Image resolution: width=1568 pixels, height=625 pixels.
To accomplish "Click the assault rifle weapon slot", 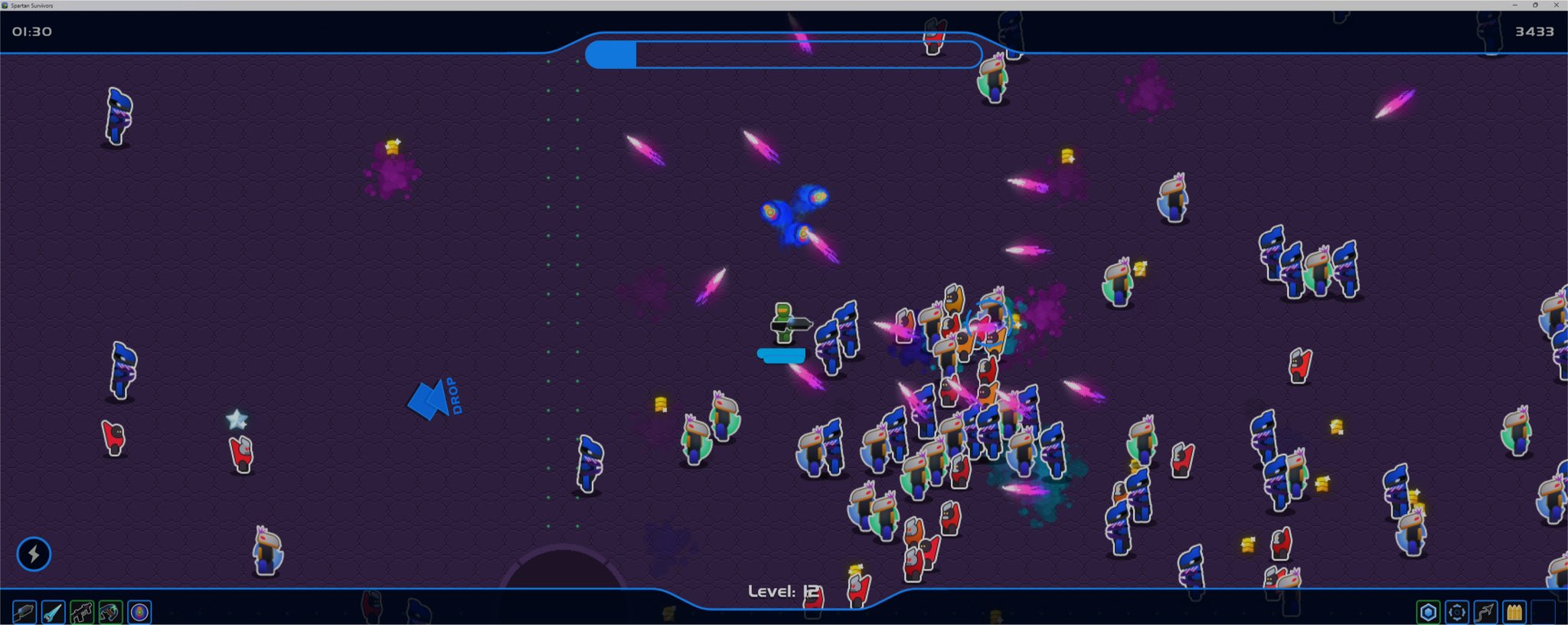I will [82, 612].
